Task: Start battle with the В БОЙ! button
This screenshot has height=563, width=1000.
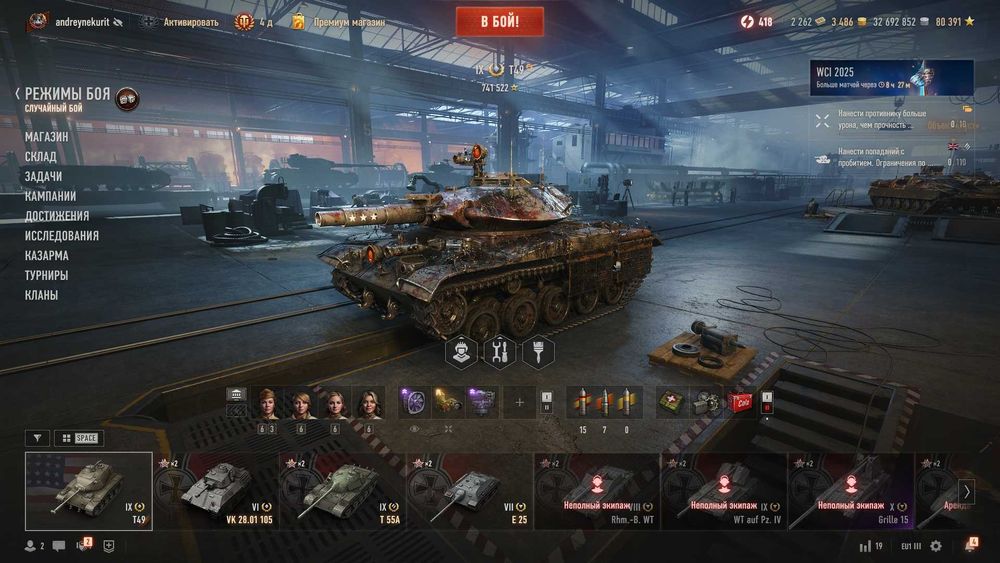Action: pyautogui.click(x=499, y=21)
